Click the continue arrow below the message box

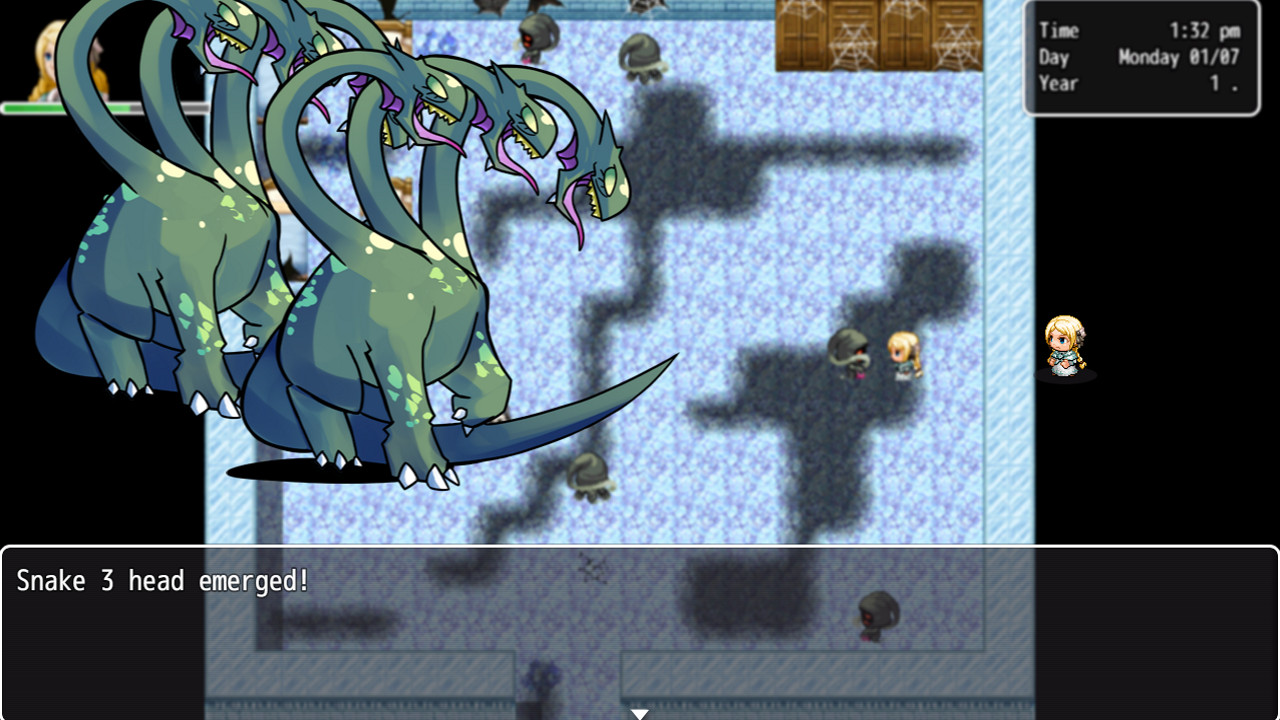(640, 712)
